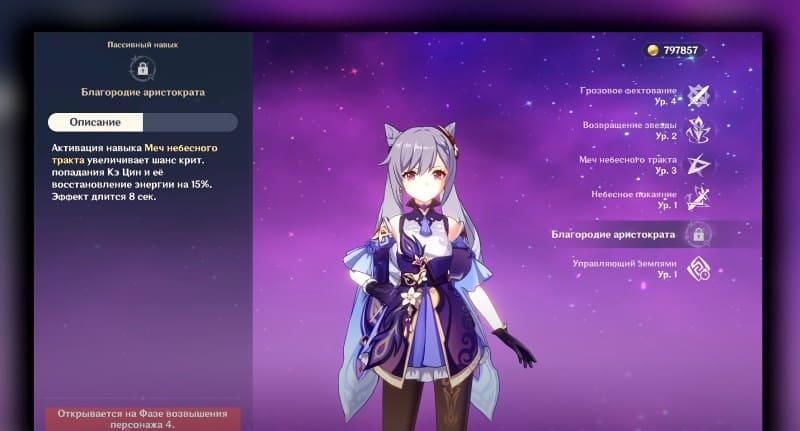Click the Mora coin balance counter
This screenshot has height=431, width=800.
click(673, 50)
